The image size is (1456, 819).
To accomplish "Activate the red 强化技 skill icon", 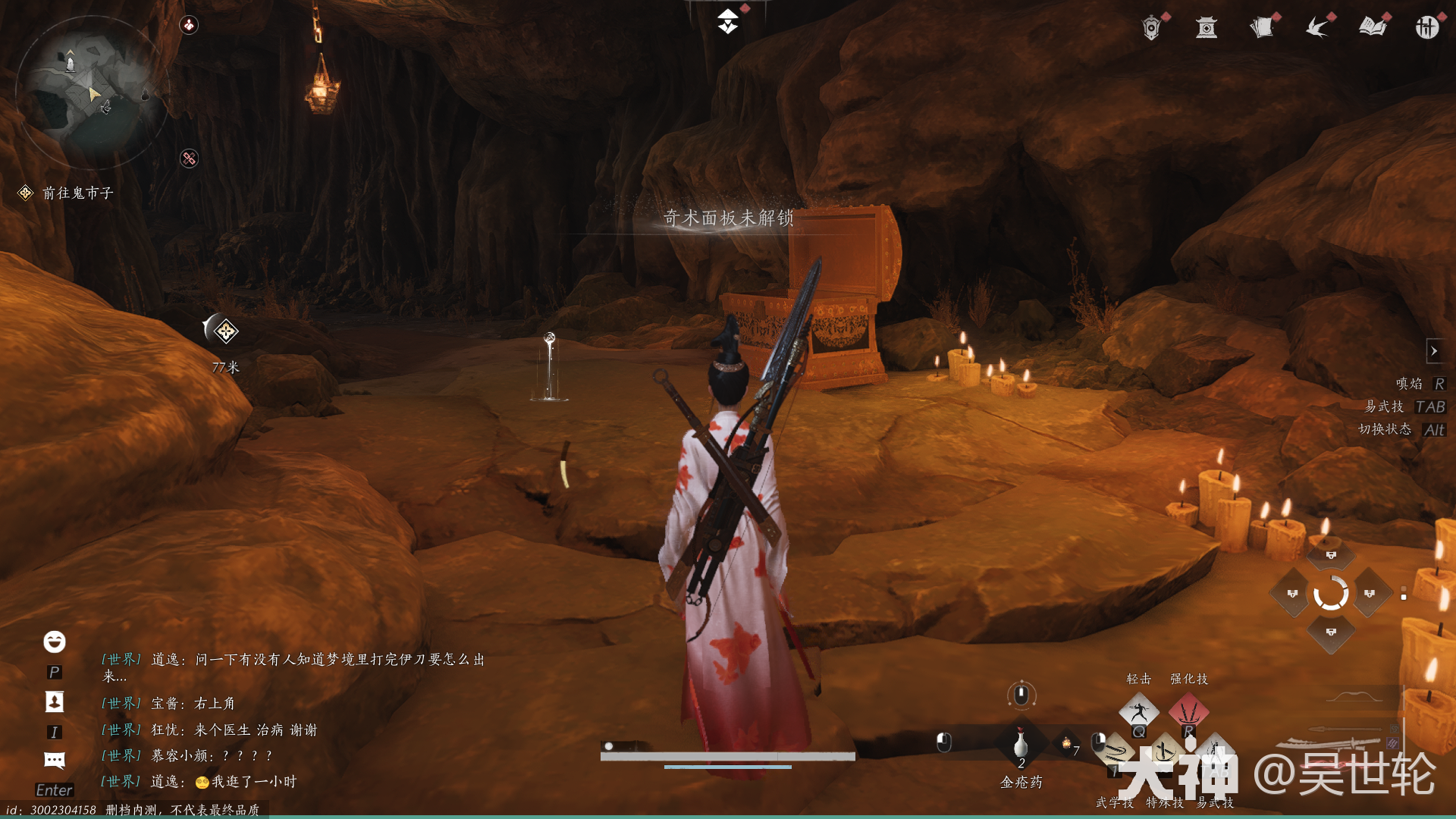I will (x=1188, y=712).
